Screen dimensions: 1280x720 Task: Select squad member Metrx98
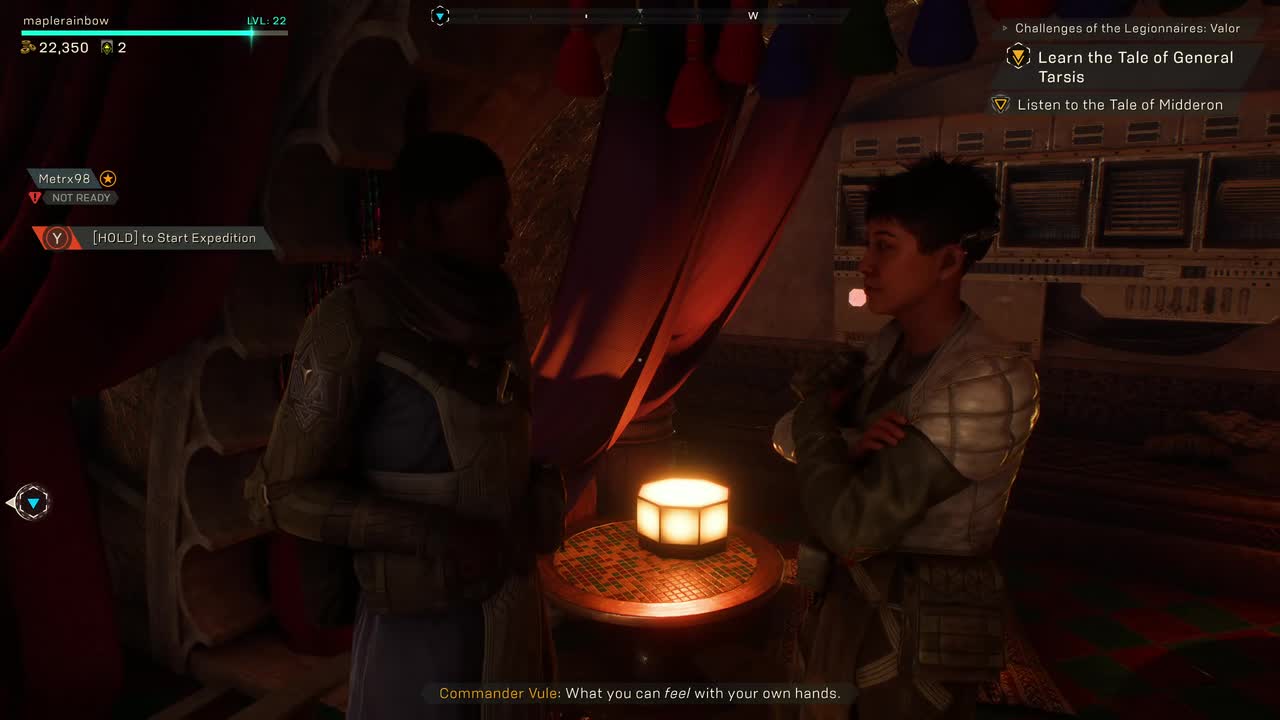[x=65, y=179]
